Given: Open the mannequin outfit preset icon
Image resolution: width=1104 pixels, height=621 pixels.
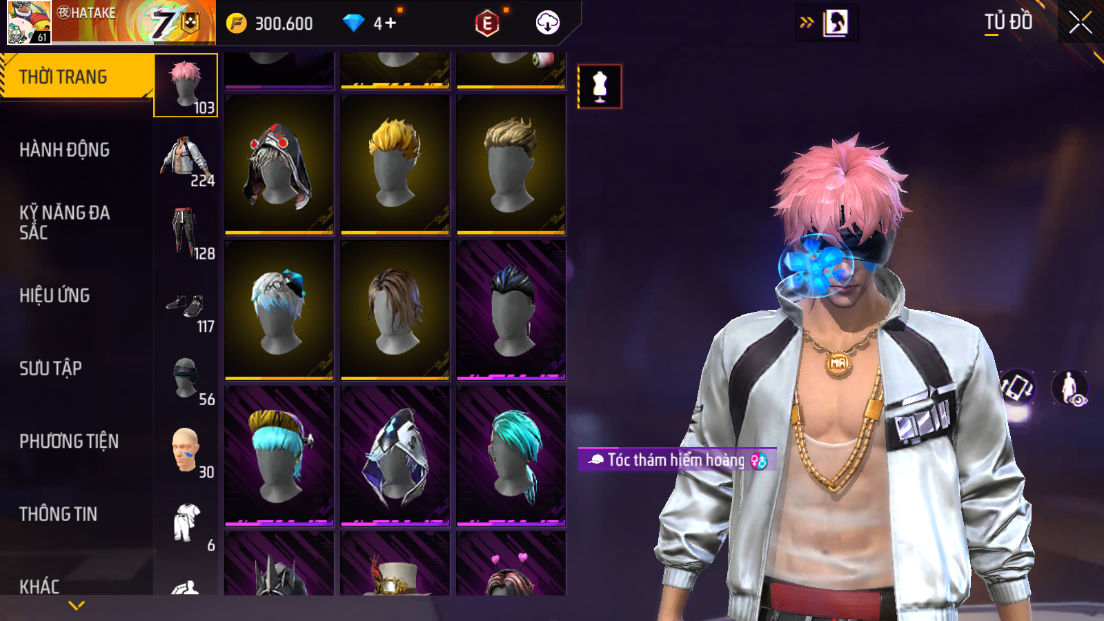Looking at the screenshot, I should 600,87.
